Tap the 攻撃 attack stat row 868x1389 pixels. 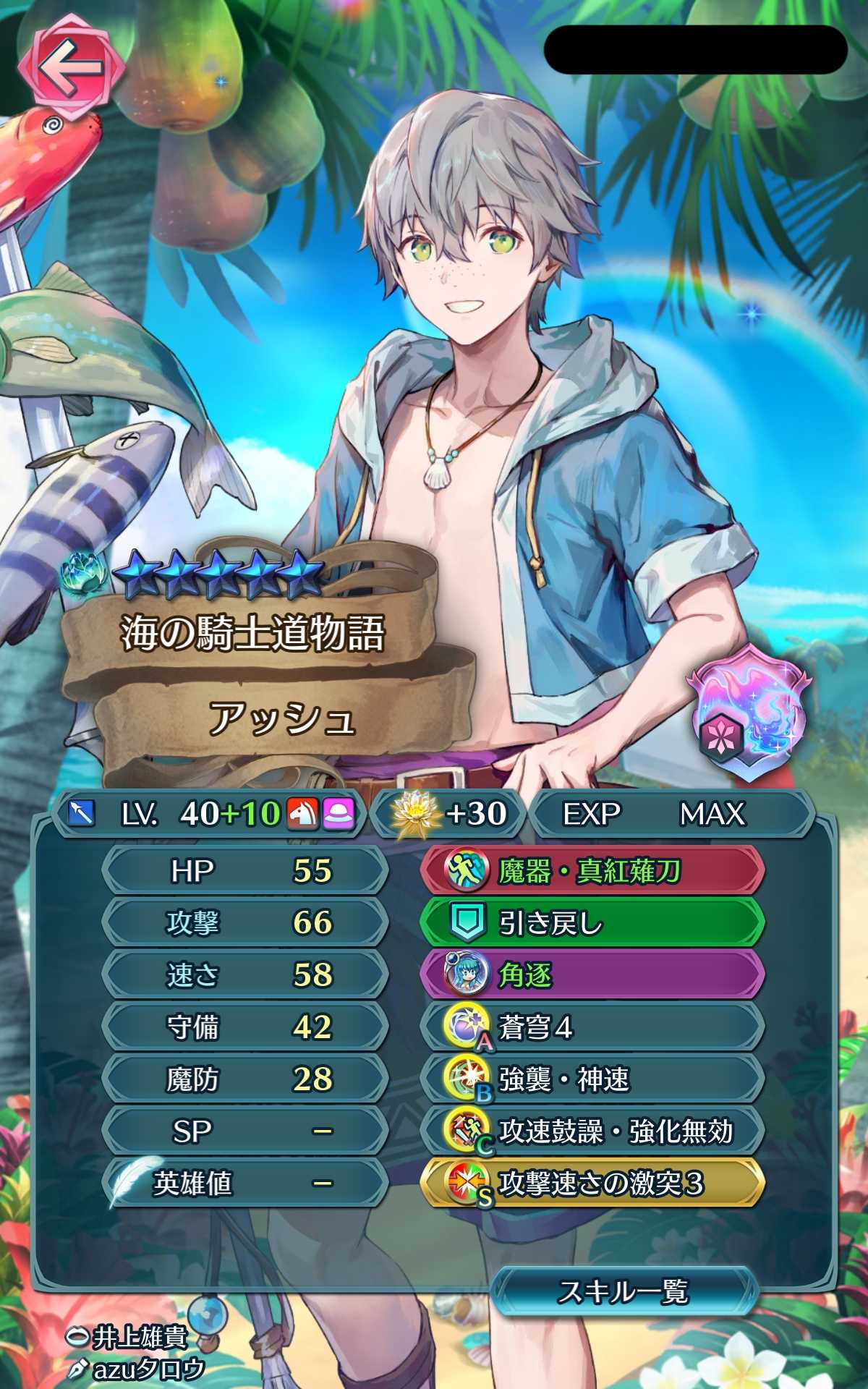(x=246, y=923)
